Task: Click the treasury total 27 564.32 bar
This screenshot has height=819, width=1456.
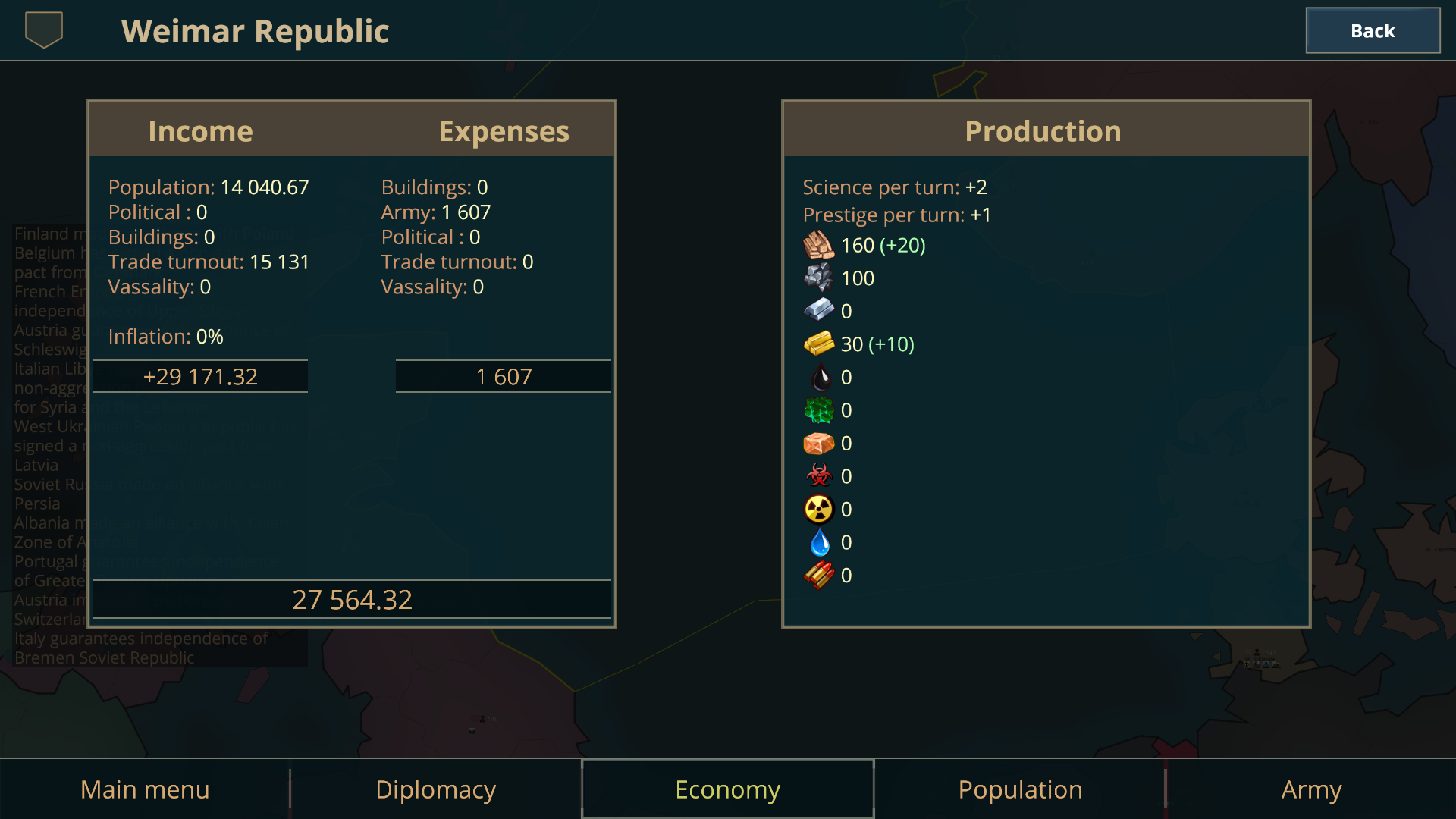Action: [351, 599]
